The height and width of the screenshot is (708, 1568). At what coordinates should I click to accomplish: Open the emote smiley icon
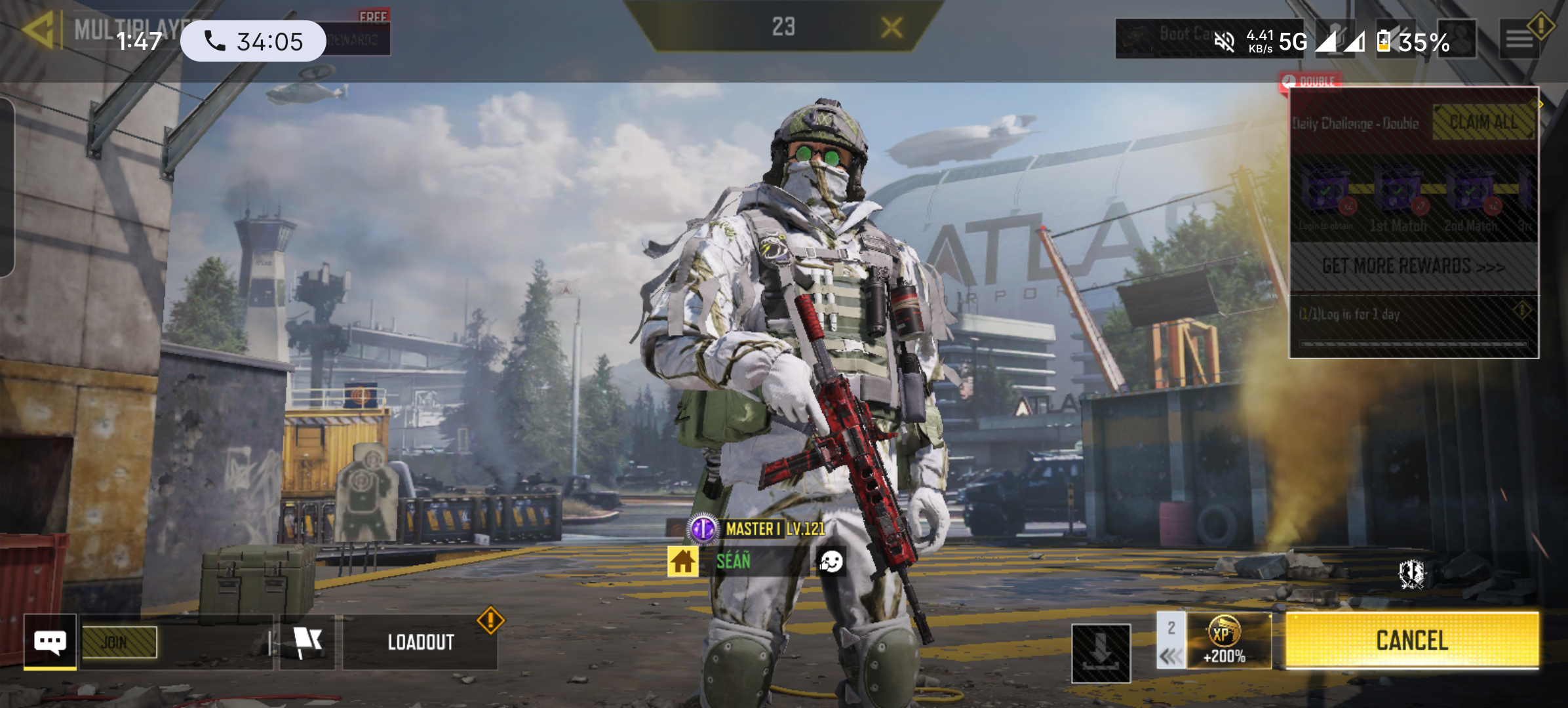click(831, 561)
